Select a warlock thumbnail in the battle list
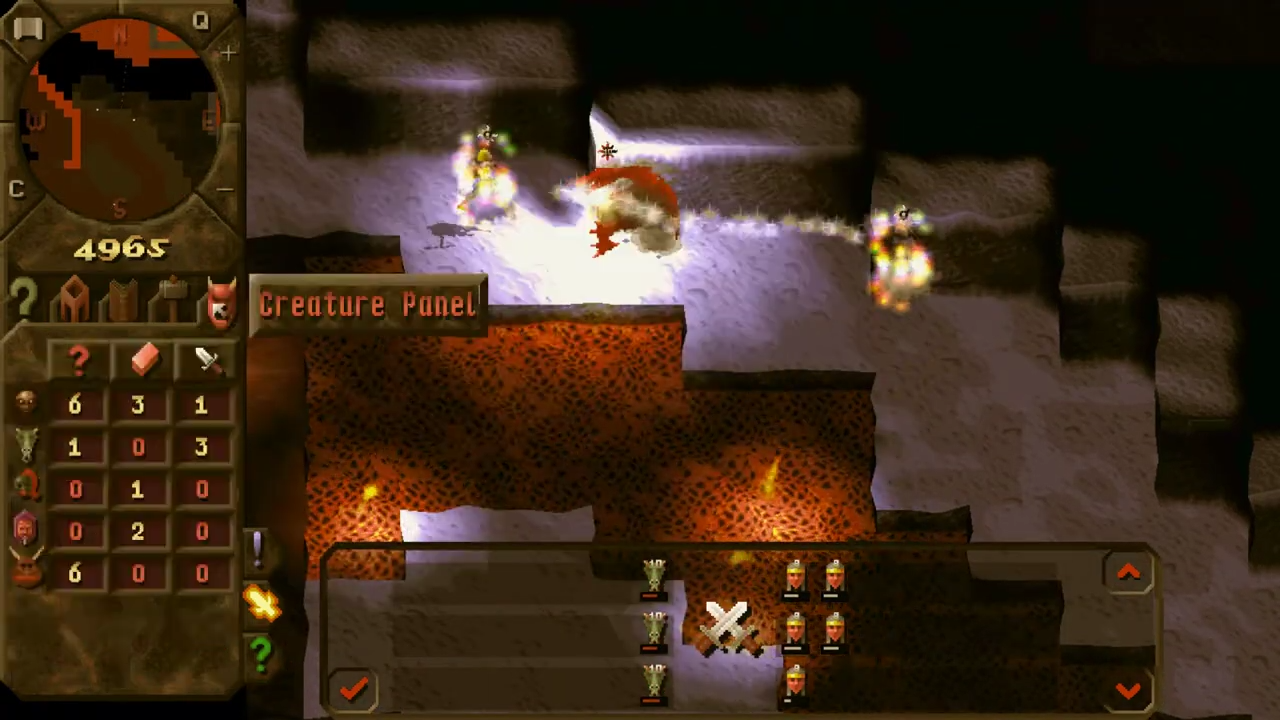 [x=795, y=575]
